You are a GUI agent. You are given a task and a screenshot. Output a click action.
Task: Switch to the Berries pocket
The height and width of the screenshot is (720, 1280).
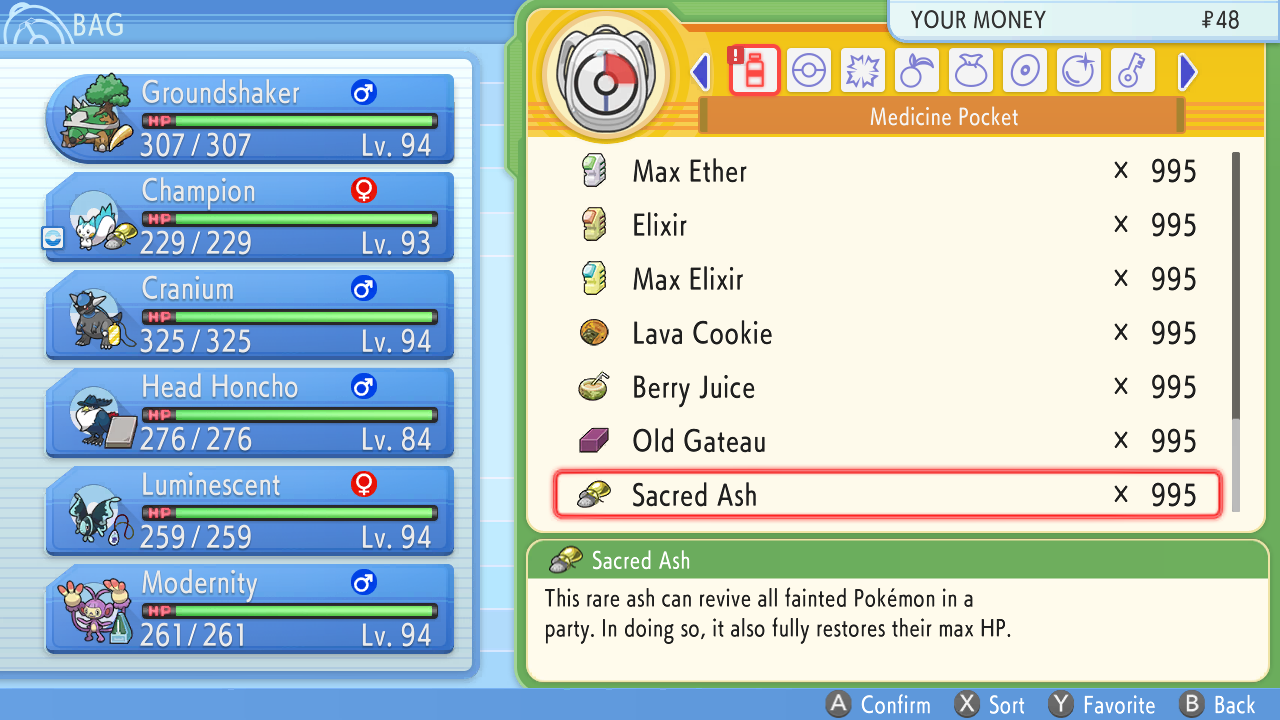tap(917, 70)
